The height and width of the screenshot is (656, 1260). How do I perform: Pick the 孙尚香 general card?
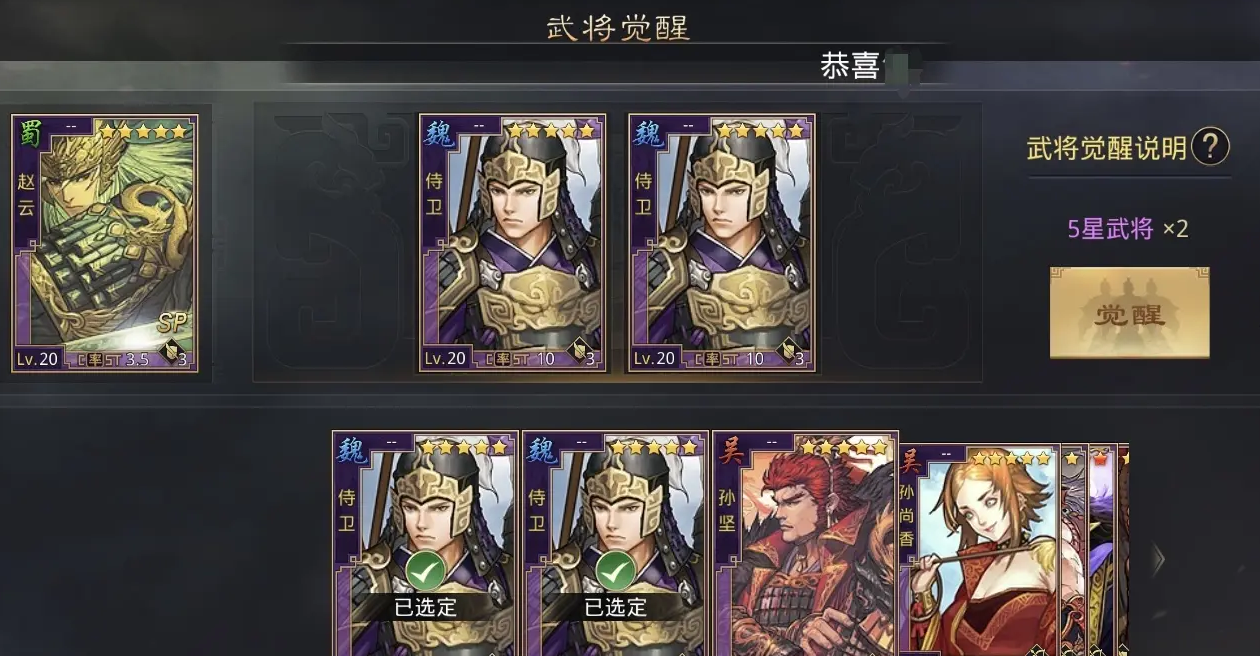coord(980,550)
